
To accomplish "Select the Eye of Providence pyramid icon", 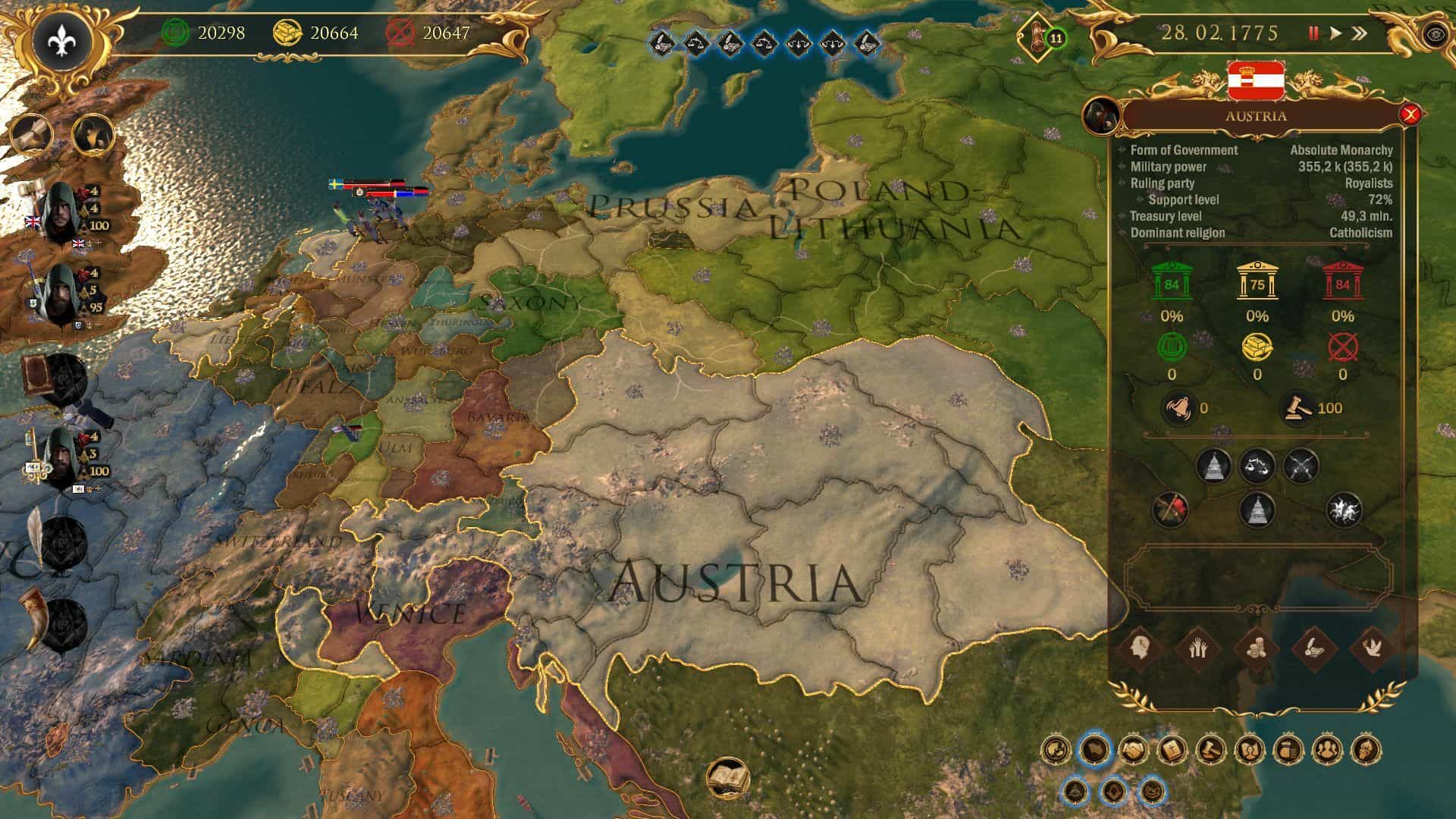I will (x=1076, y=791).
